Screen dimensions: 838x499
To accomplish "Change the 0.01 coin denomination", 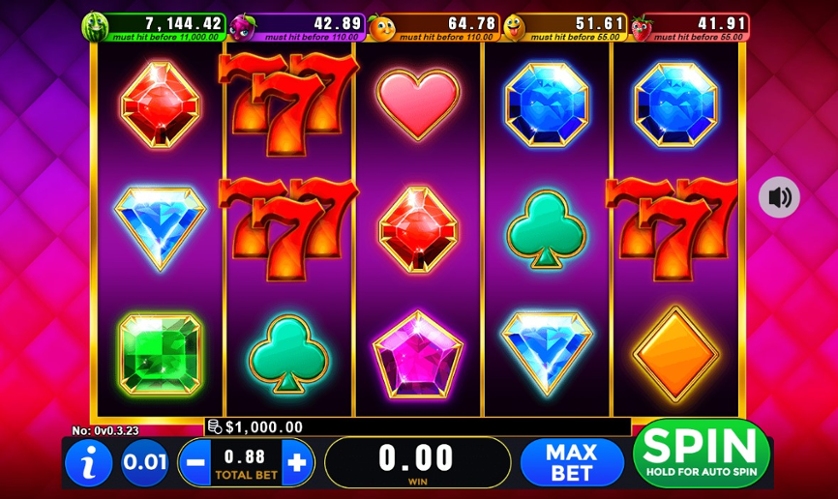I will pyautogui.click(x=145, y=463).
